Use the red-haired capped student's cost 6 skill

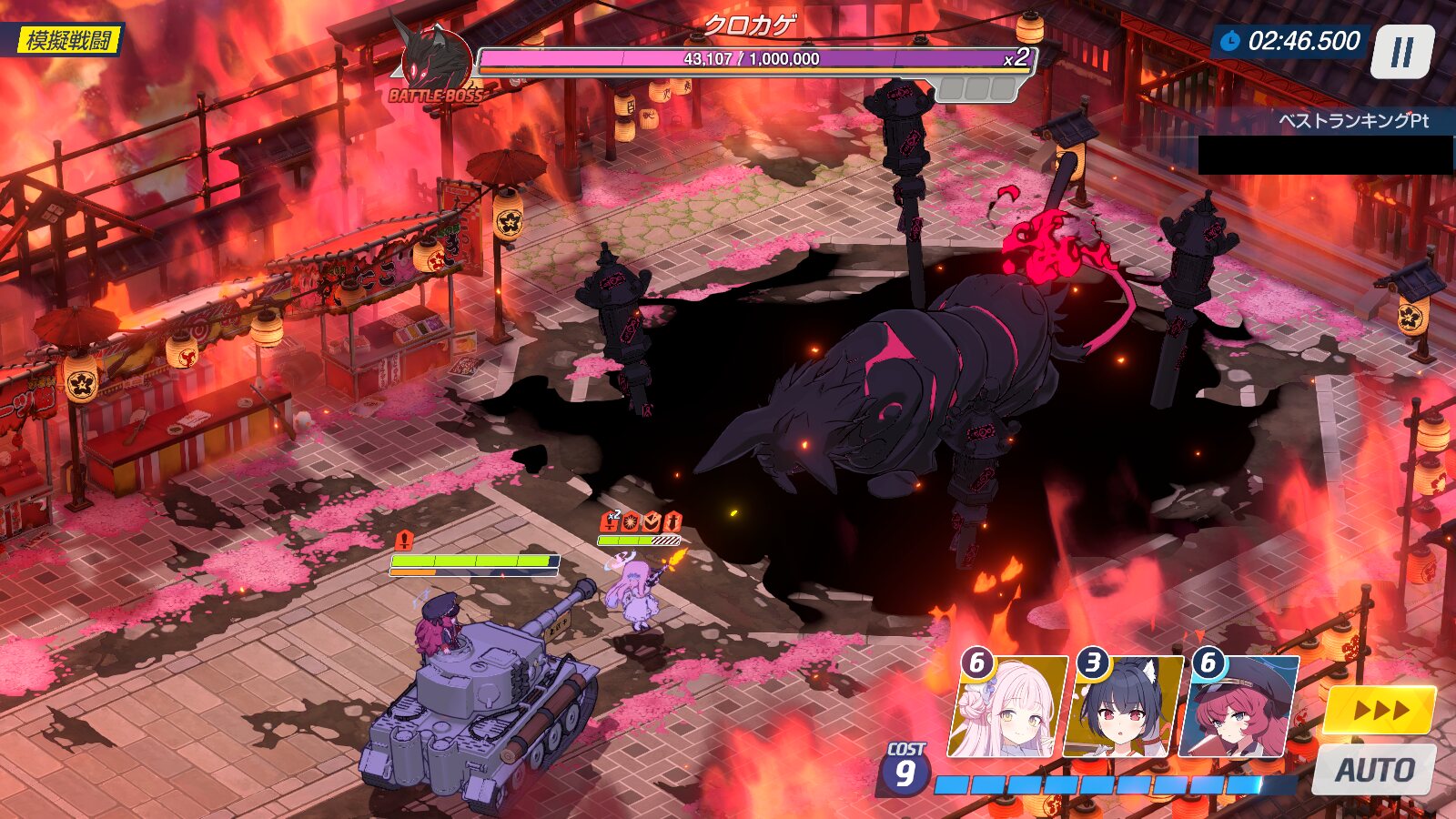[1239, 707]
